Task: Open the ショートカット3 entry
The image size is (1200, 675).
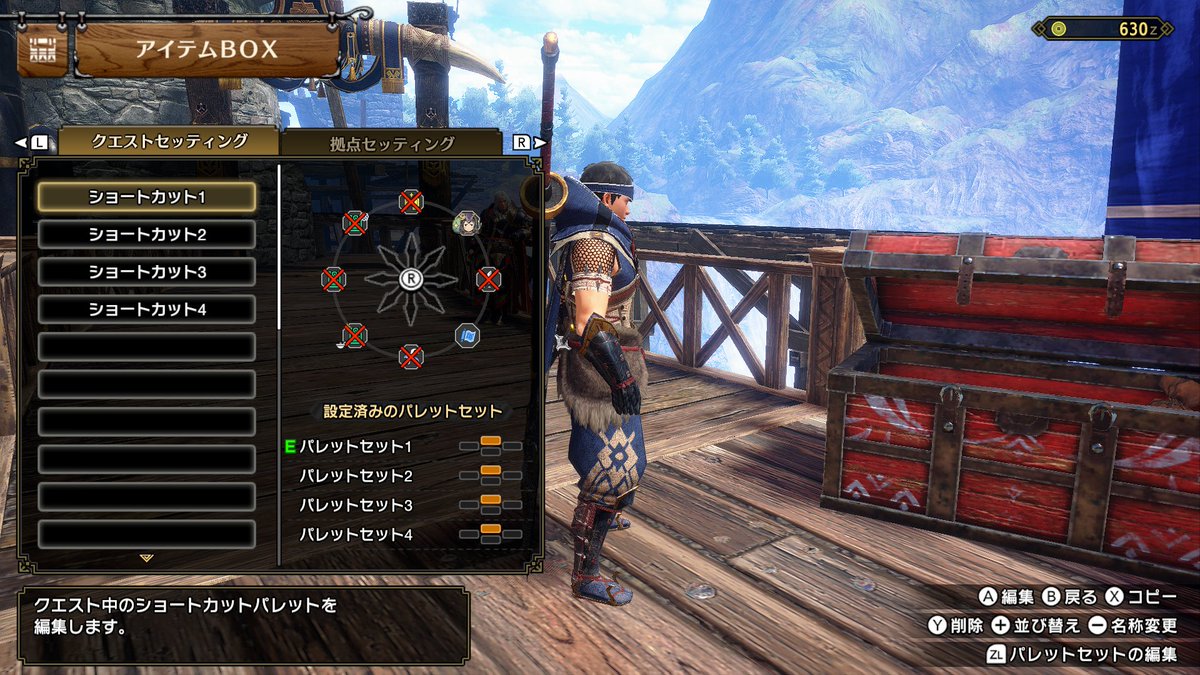Action: tap(147, 272)
